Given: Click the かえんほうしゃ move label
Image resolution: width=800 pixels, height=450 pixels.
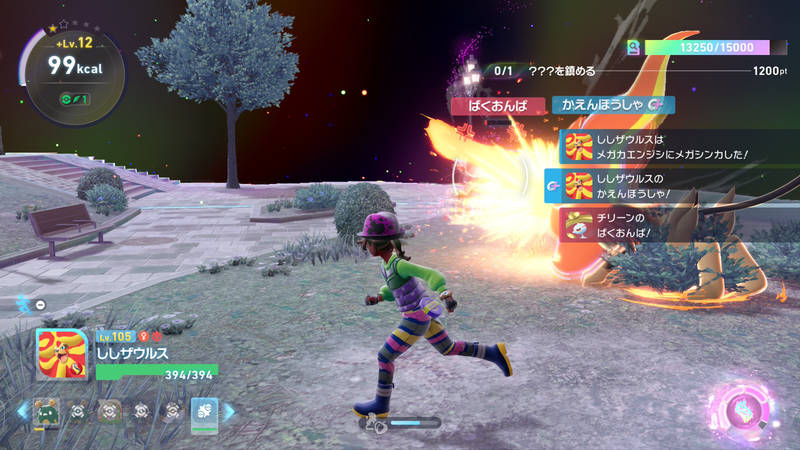Looking at the screenshot, I should point(612,104).
